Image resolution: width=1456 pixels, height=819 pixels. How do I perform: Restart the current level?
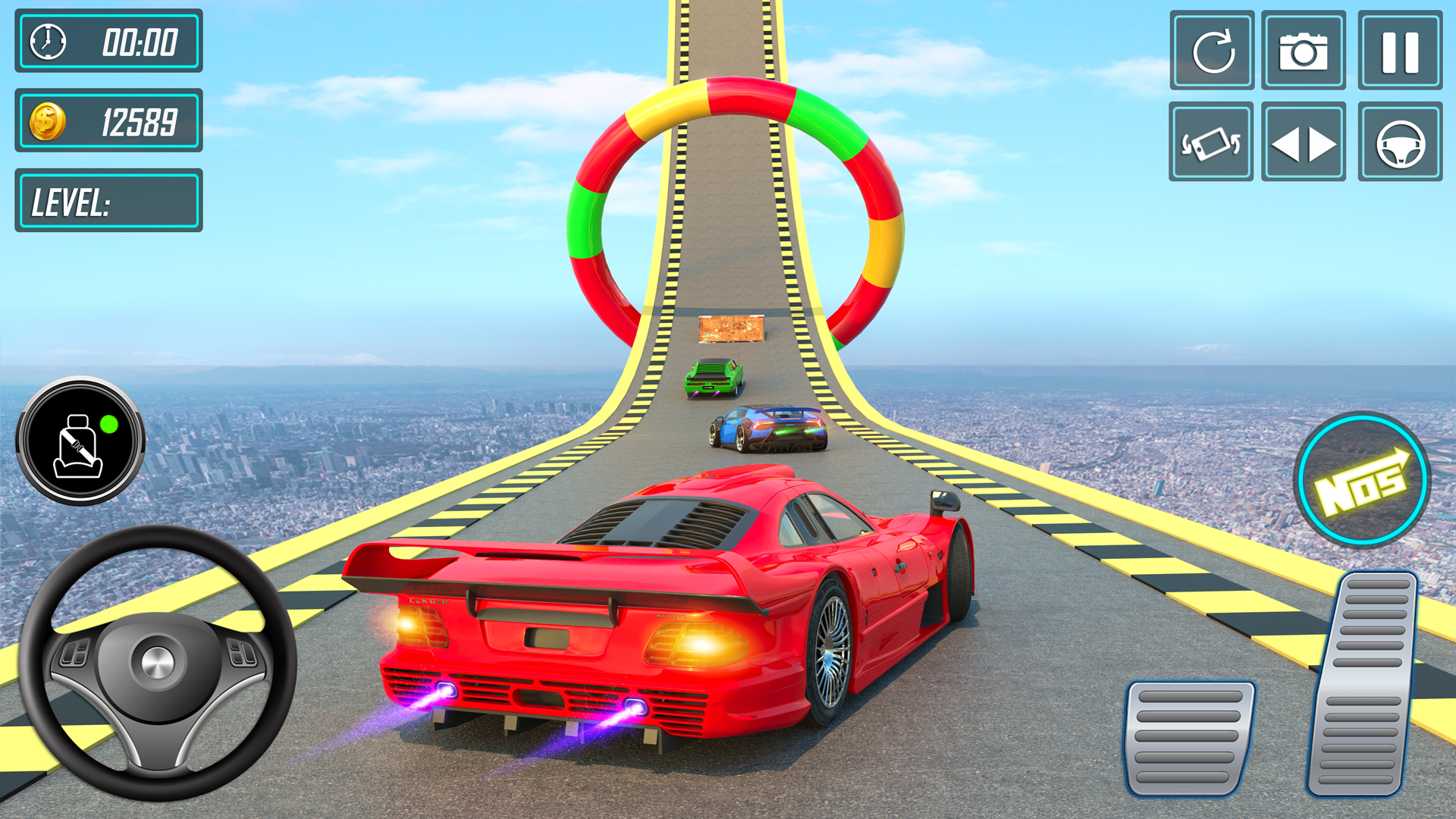click(x=1211, y=49)
